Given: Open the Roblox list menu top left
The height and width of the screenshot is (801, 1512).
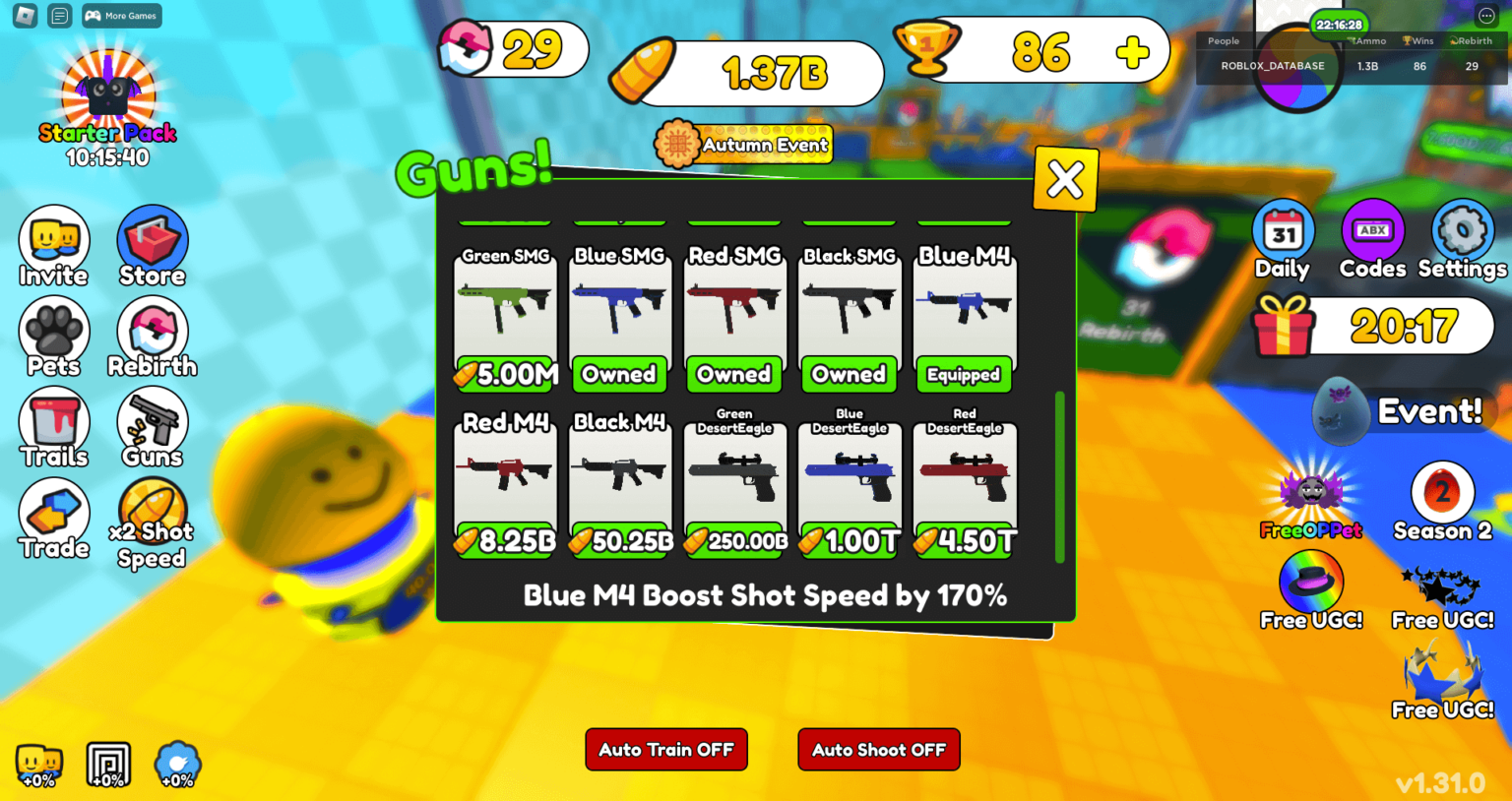Looking at the screenshot, I should pos(58,15).
